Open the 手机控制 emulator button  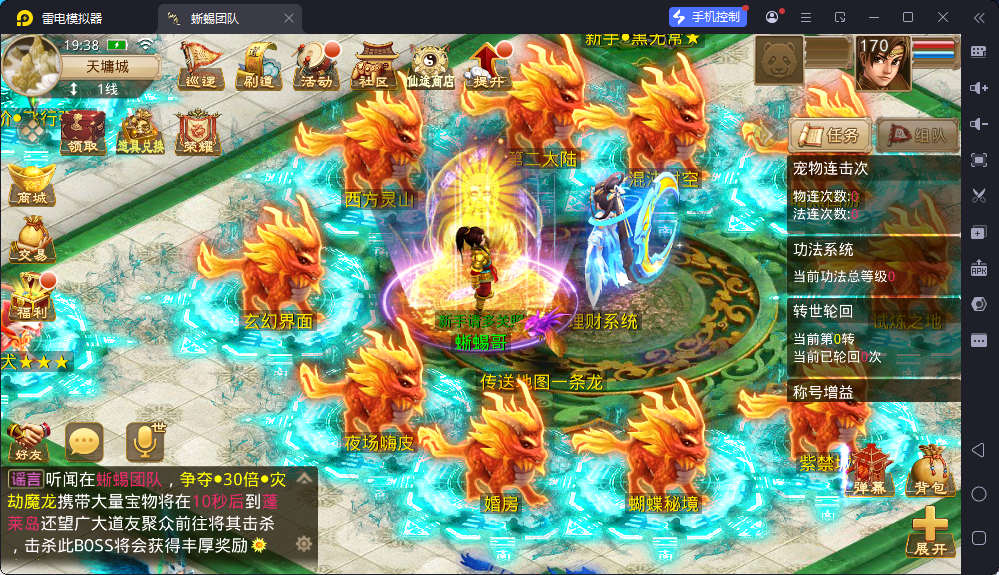pyautogui.click(x=708, y=17)
